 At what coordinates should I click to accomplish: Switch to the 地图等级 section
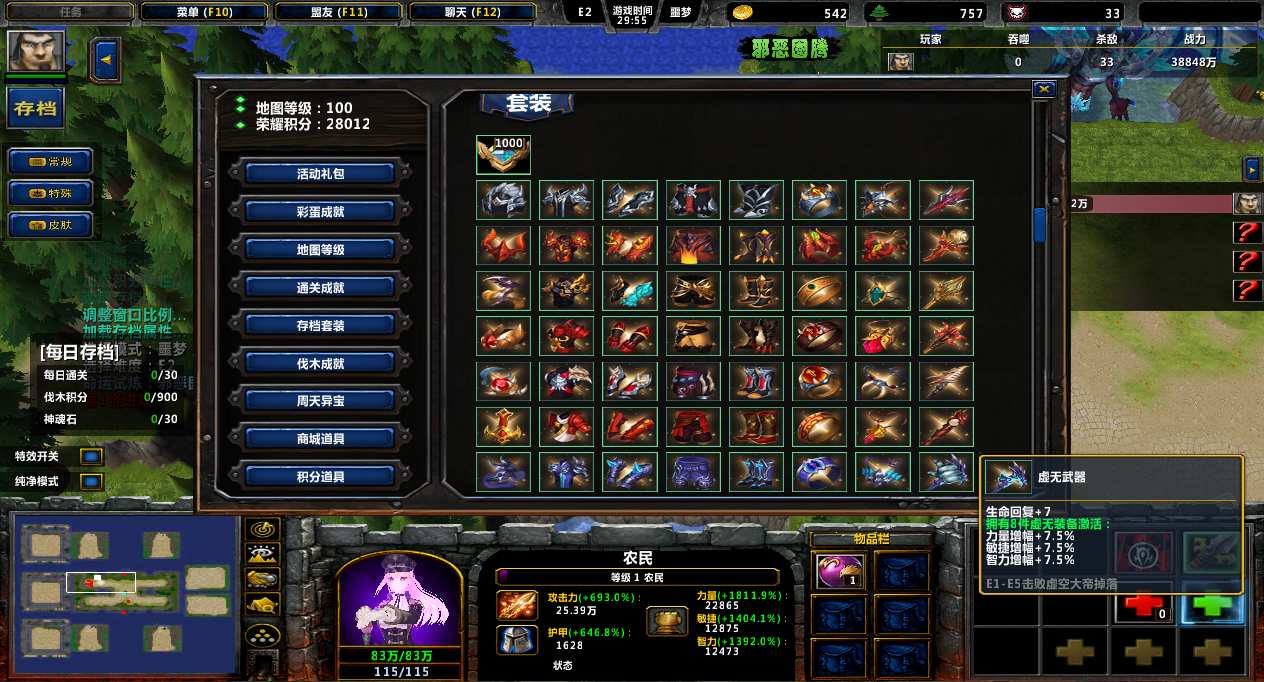point(320,249)
